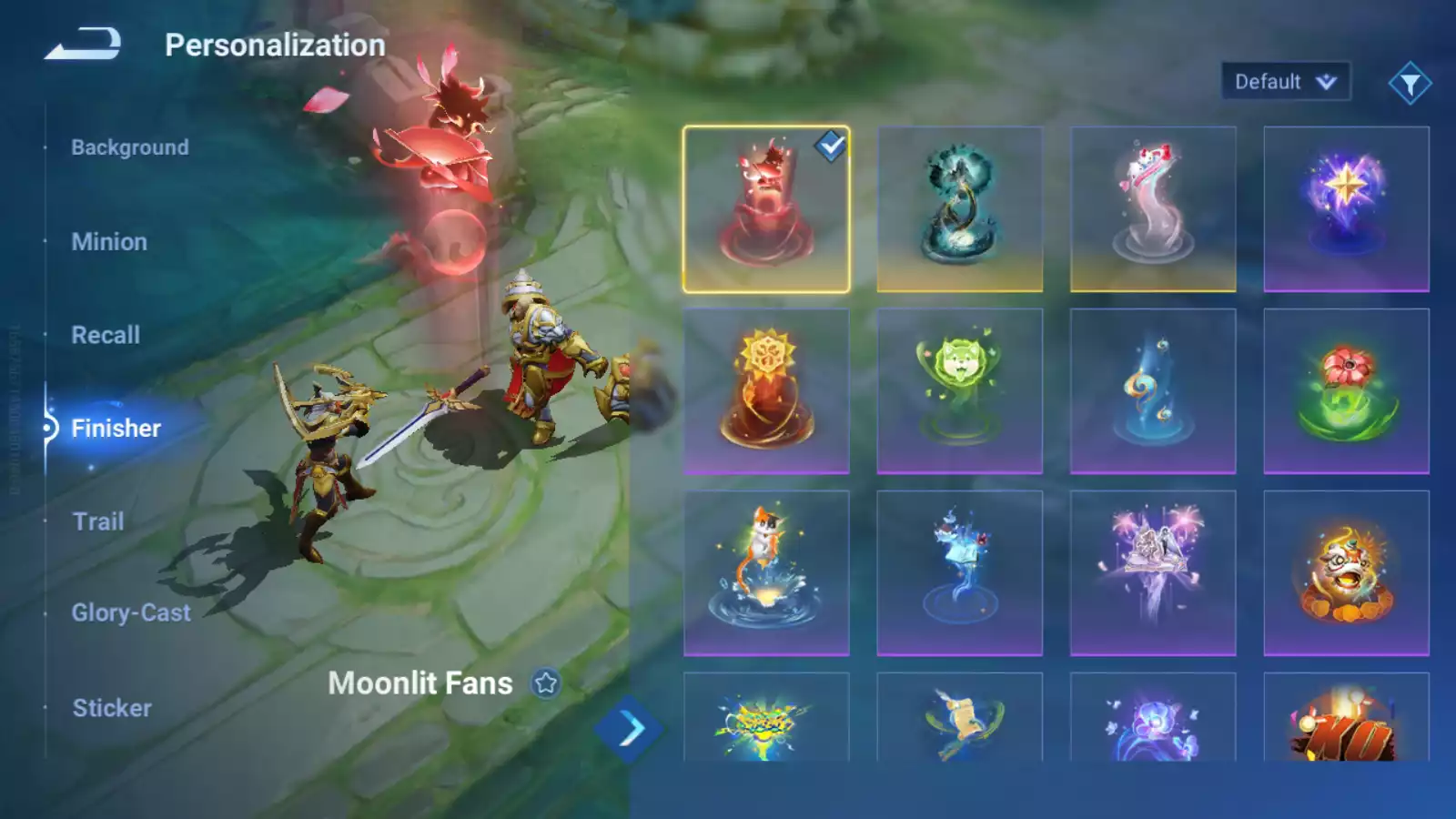The width and height of the screenshot is (1456, 819).
Task: Choose the Finisher tab
Action: tap(116, 428)
